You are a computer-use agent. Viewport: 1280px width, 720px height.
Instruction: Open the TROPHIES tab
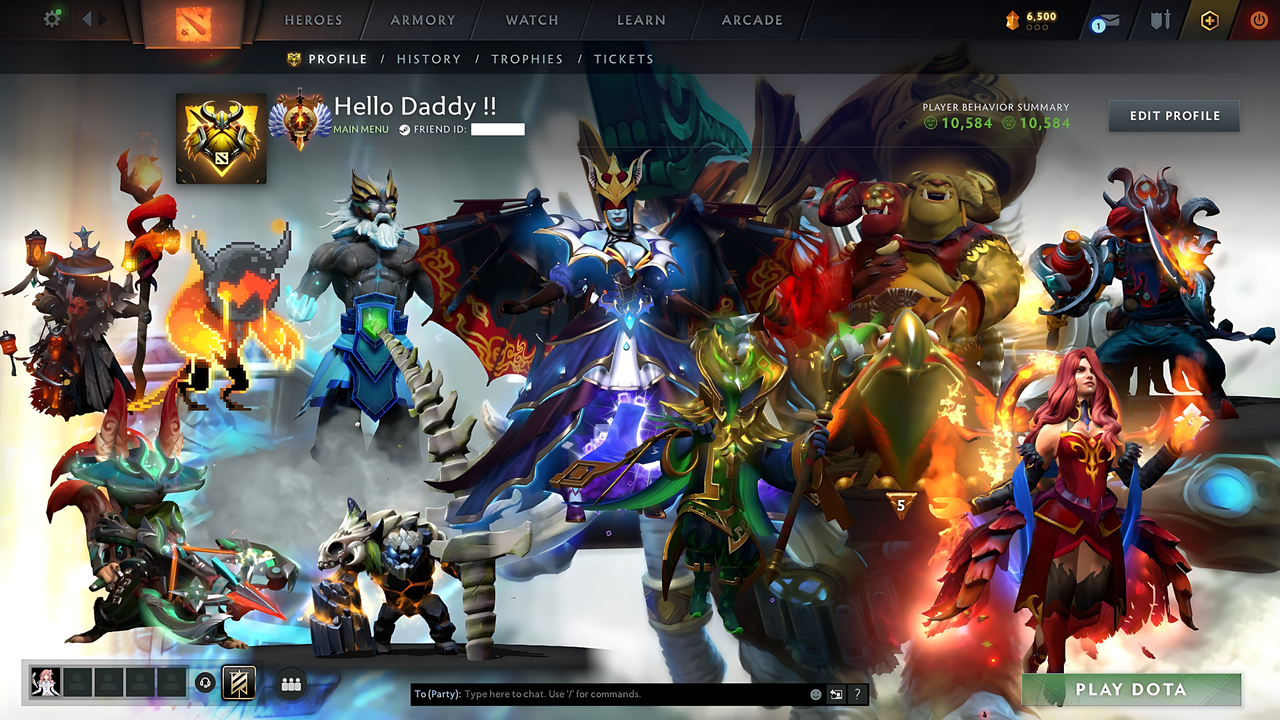527,59
